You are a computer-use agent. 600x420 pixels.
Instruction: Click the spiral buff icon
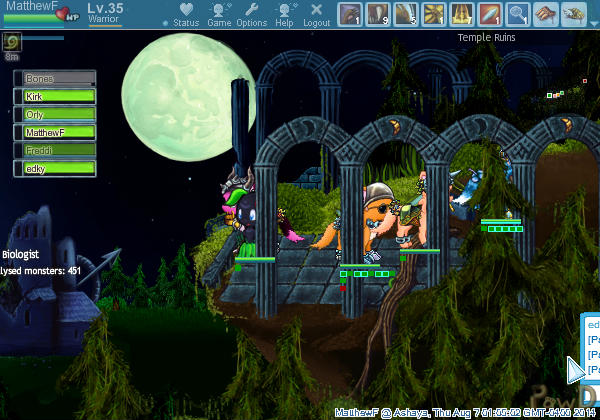click(x=12, y=42)
